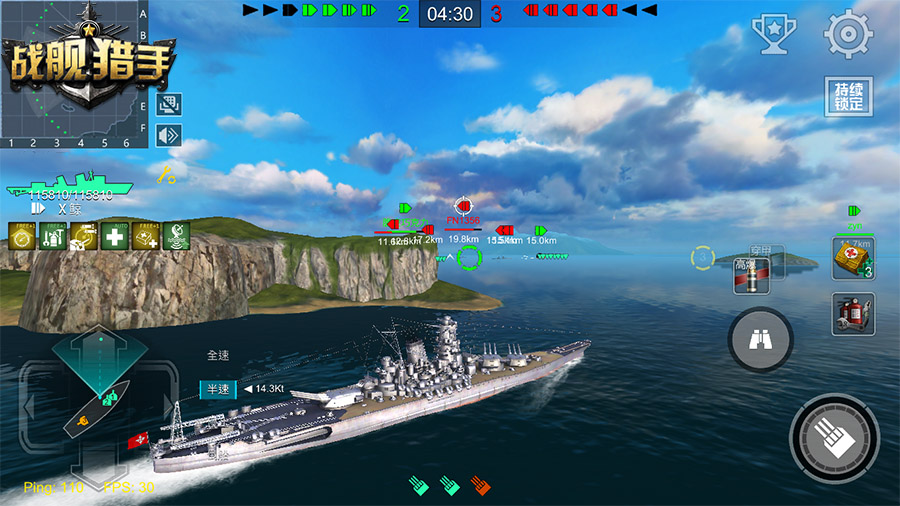
Task: Activate the fire extinguisher damage control
Action: pyautogui.click(x=852, y=314)
